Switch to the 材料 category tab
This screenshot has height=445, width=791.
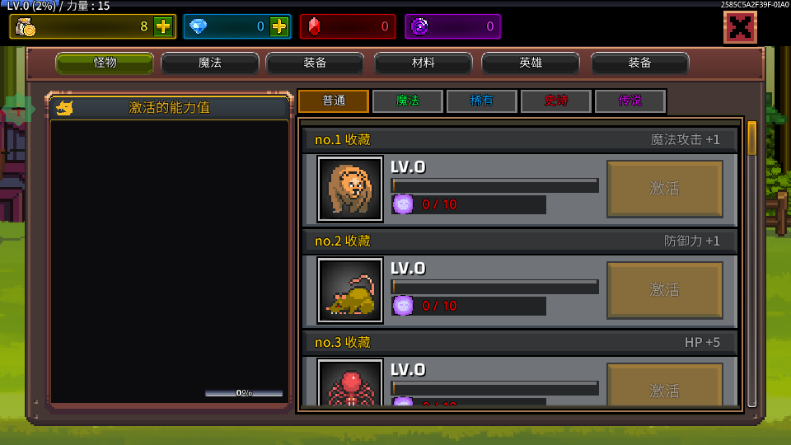[x=423, y=63]
